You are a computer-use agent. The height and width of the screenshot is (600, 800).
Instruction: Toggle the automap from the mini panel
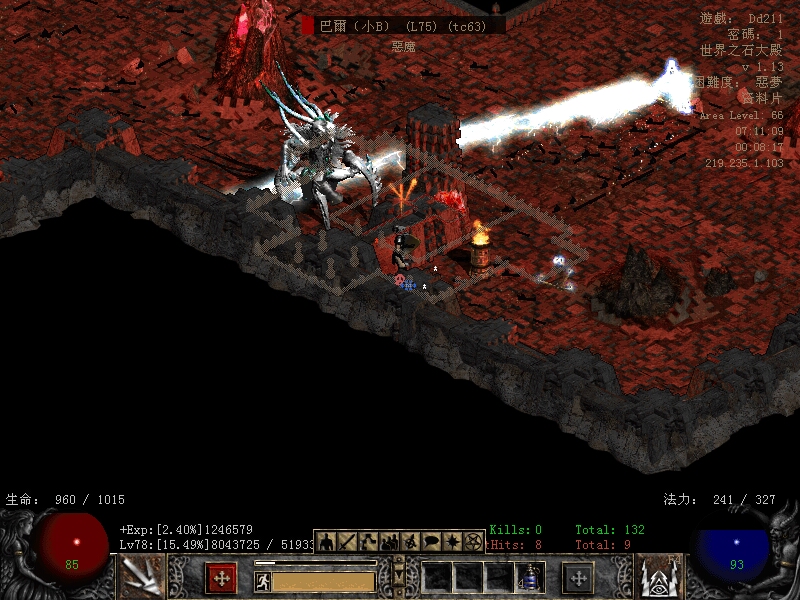(x=410, y=541)
